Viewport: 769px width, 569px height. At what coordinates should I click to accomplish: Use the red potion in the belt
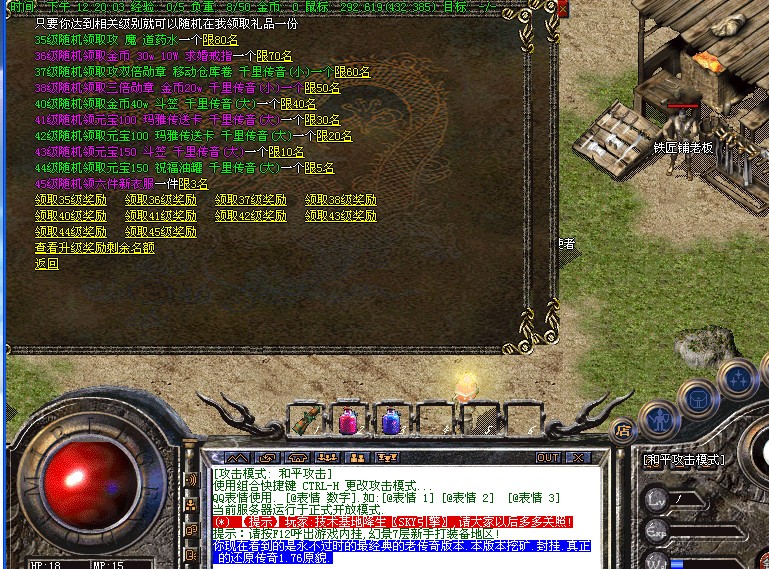pos(348,421)
